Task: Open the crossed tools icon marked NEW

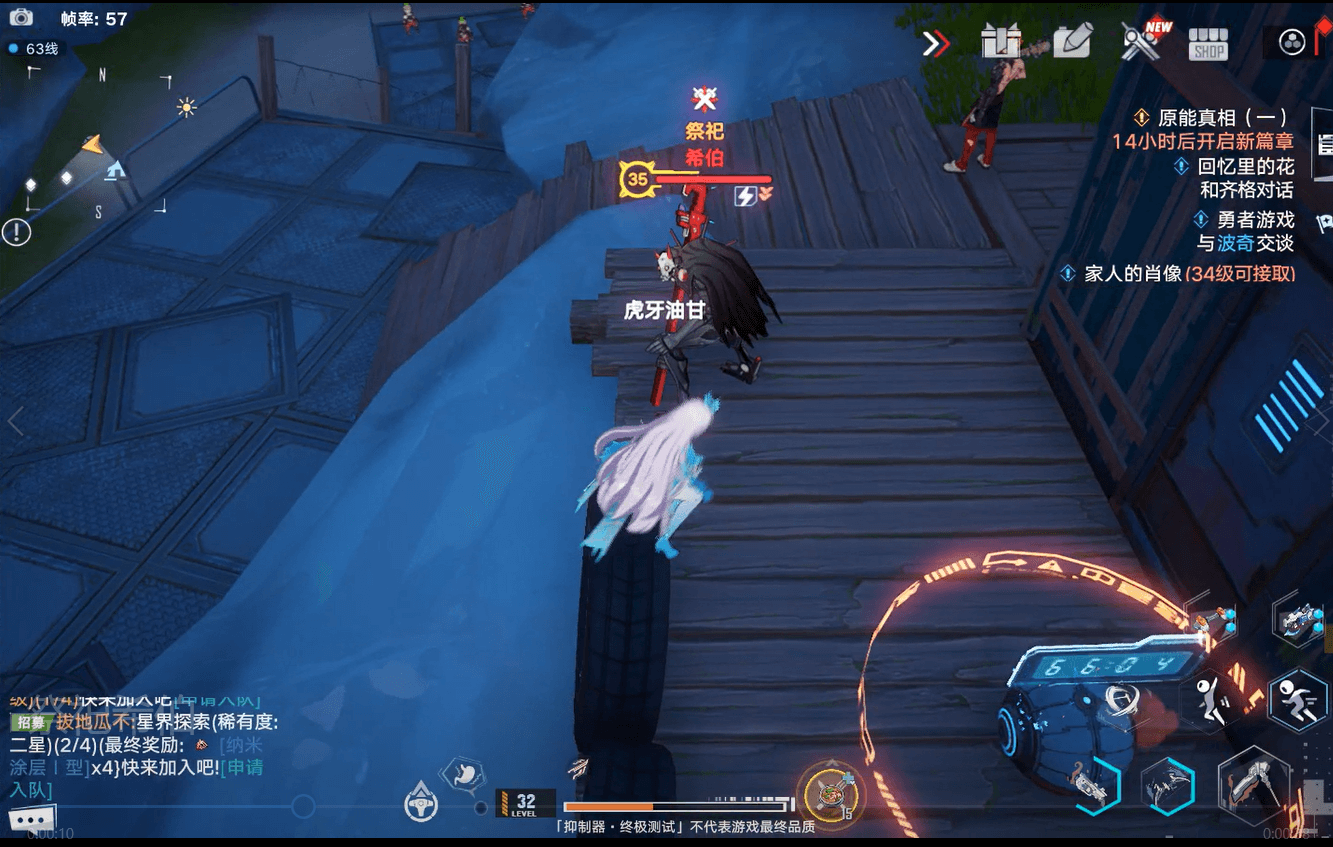Action: pyautogui.click(x=1140, y=42)
